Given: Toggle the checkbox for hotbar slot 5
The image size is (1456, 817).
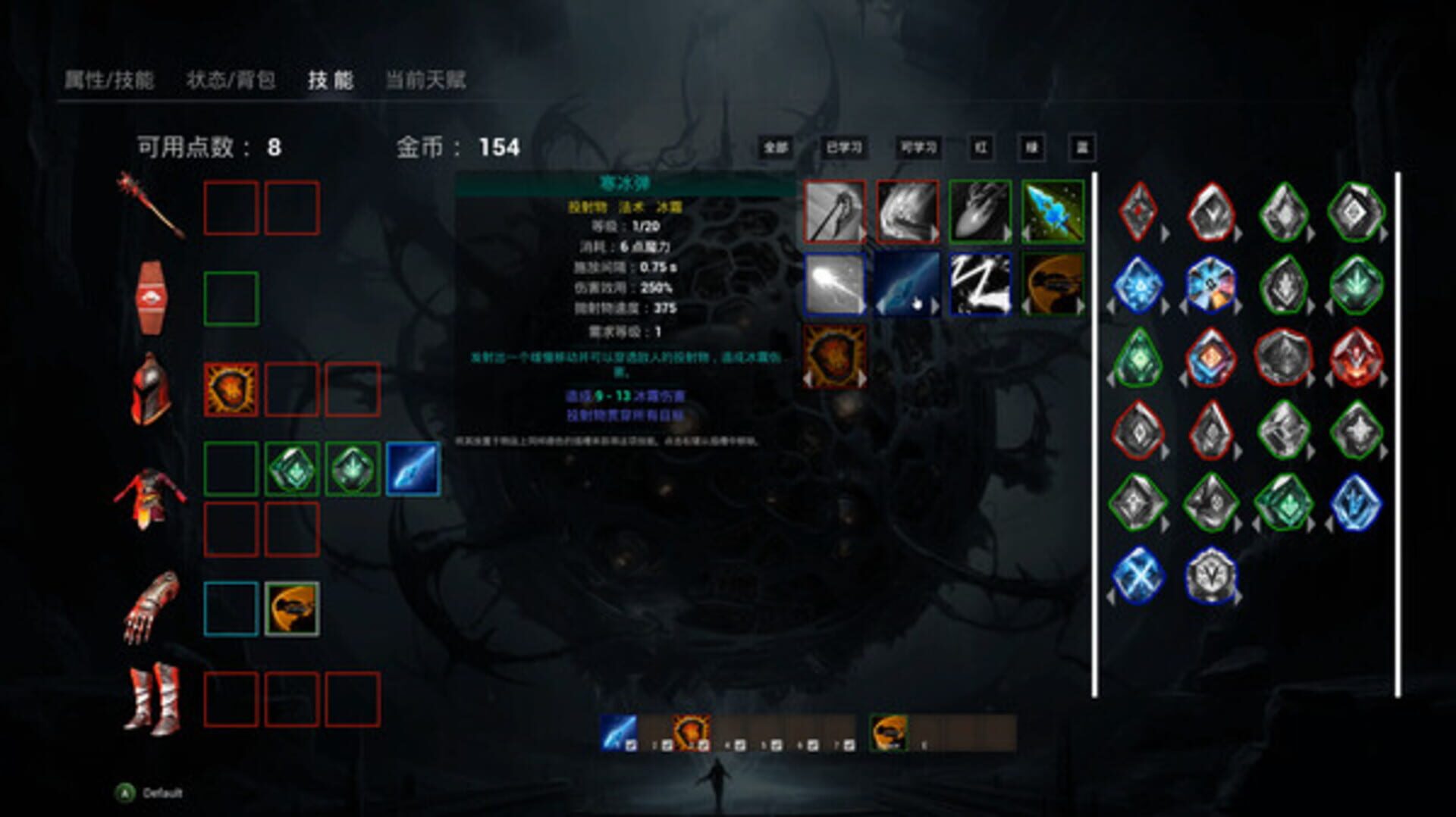Looking at the screenshot, I should [x=775, y=744].
